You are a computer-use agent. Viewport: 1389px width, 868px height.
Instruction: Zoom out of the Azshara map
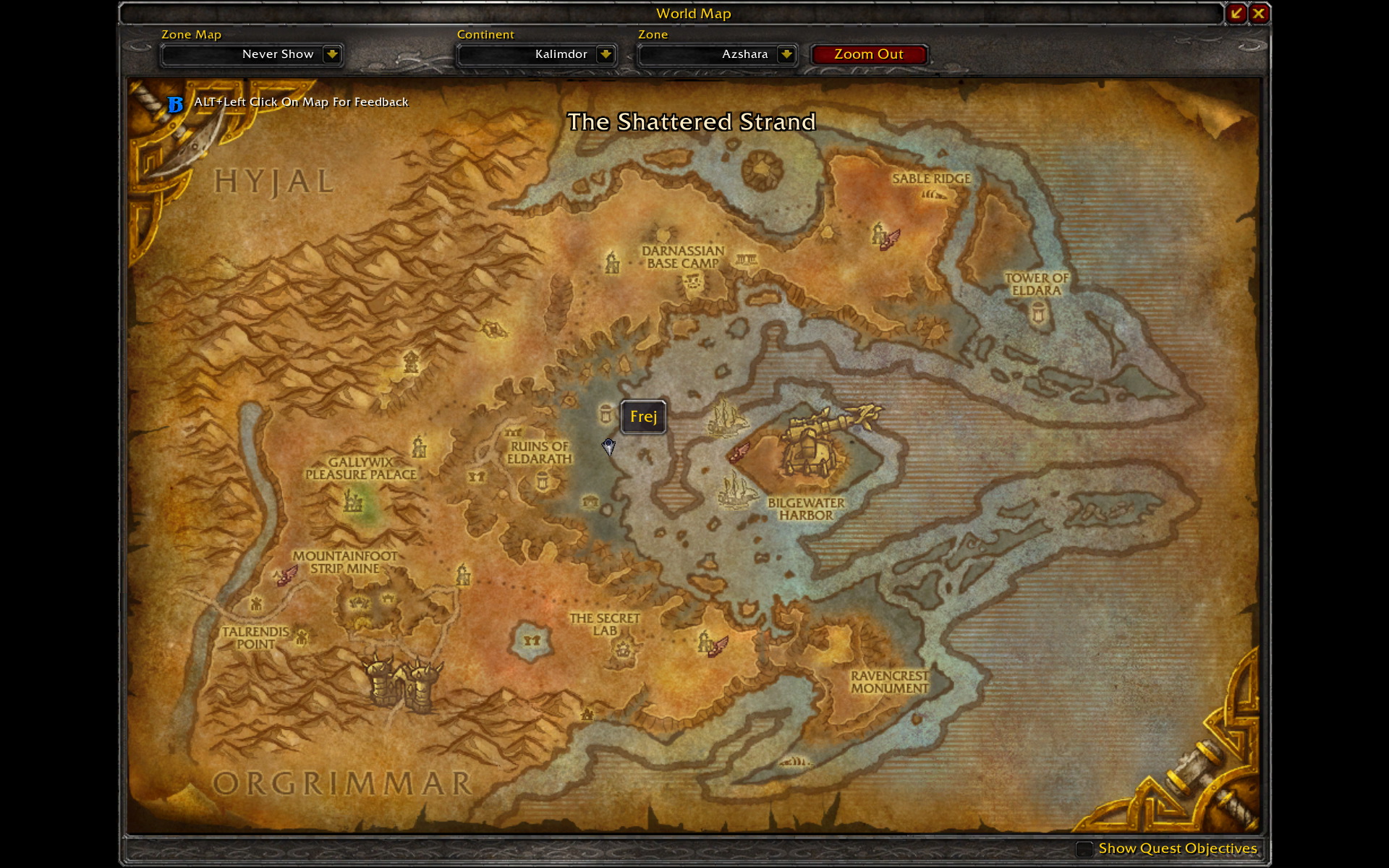[868, 54]
